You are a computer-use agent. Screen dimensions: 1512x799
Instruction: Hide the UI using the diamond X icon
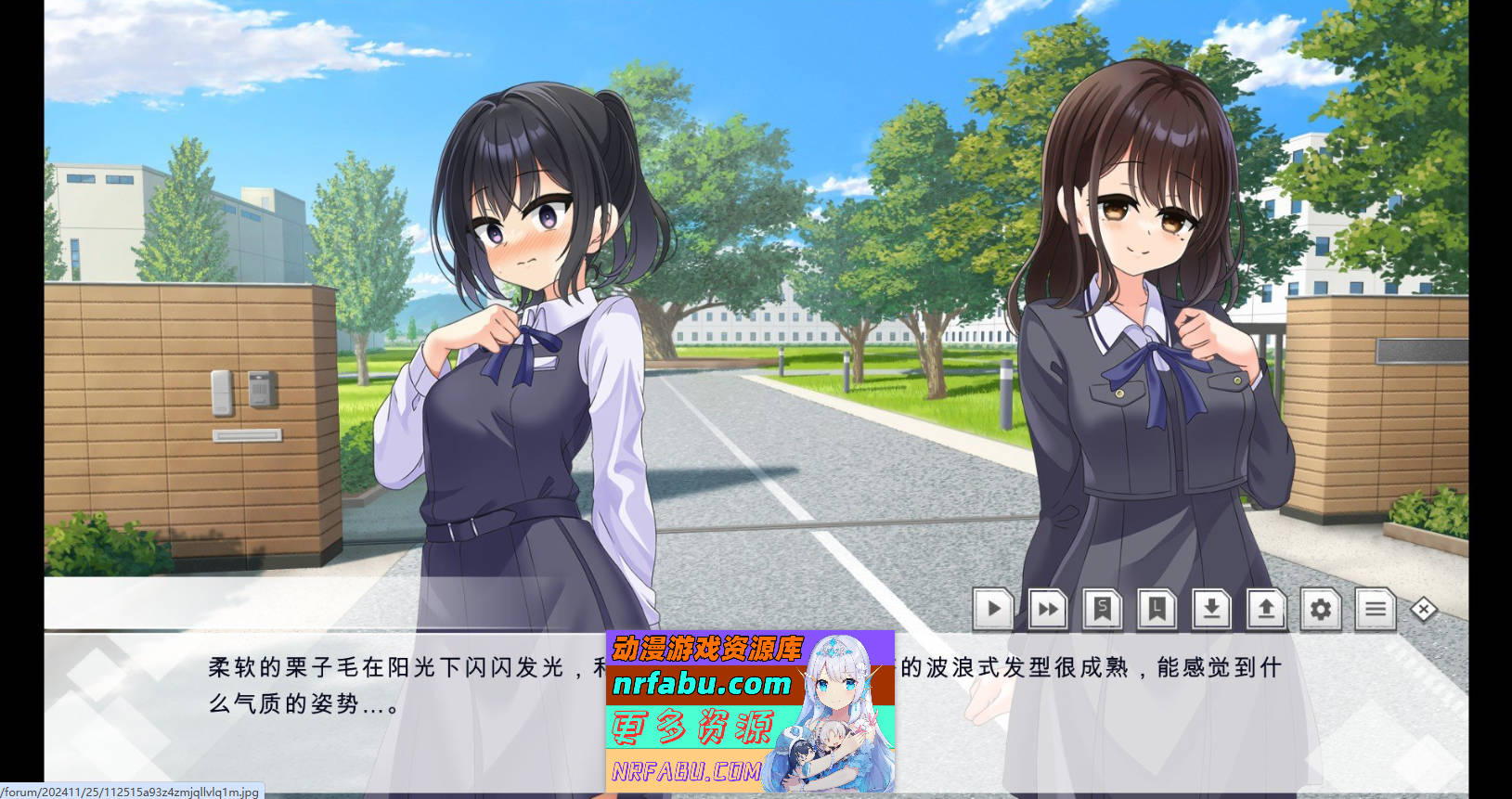(x=1423, y=609)
